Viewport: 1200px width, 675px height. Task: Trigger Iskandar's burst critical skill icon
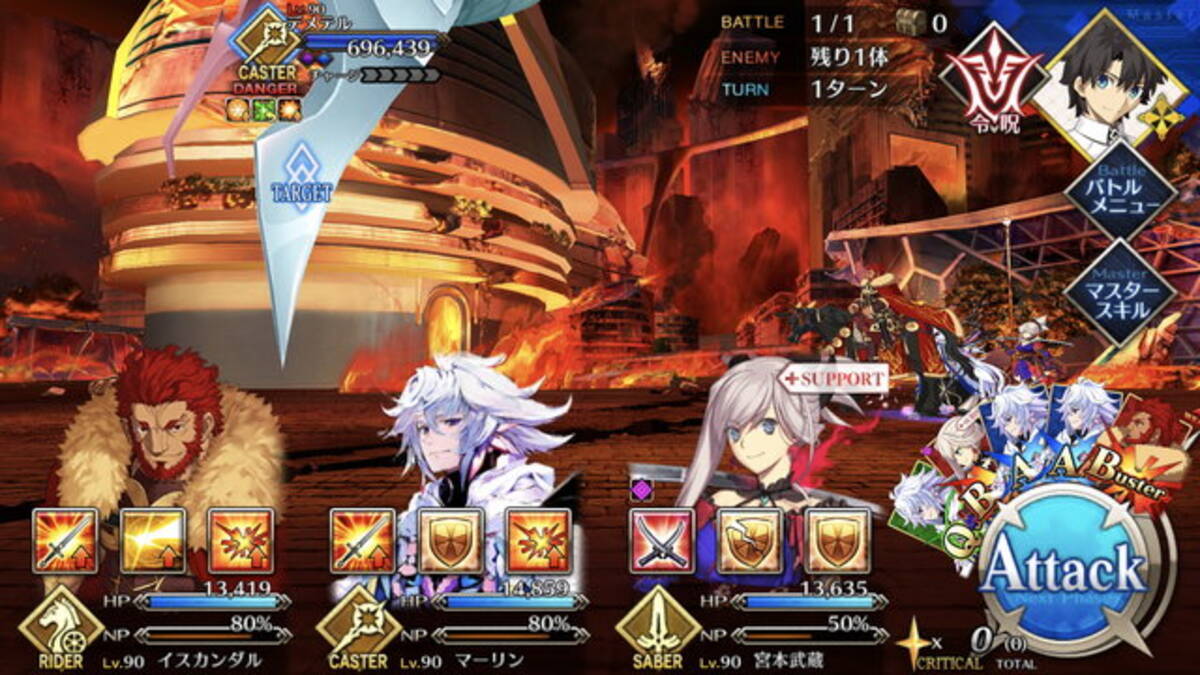pyautogui.click(x=241, y=541)
